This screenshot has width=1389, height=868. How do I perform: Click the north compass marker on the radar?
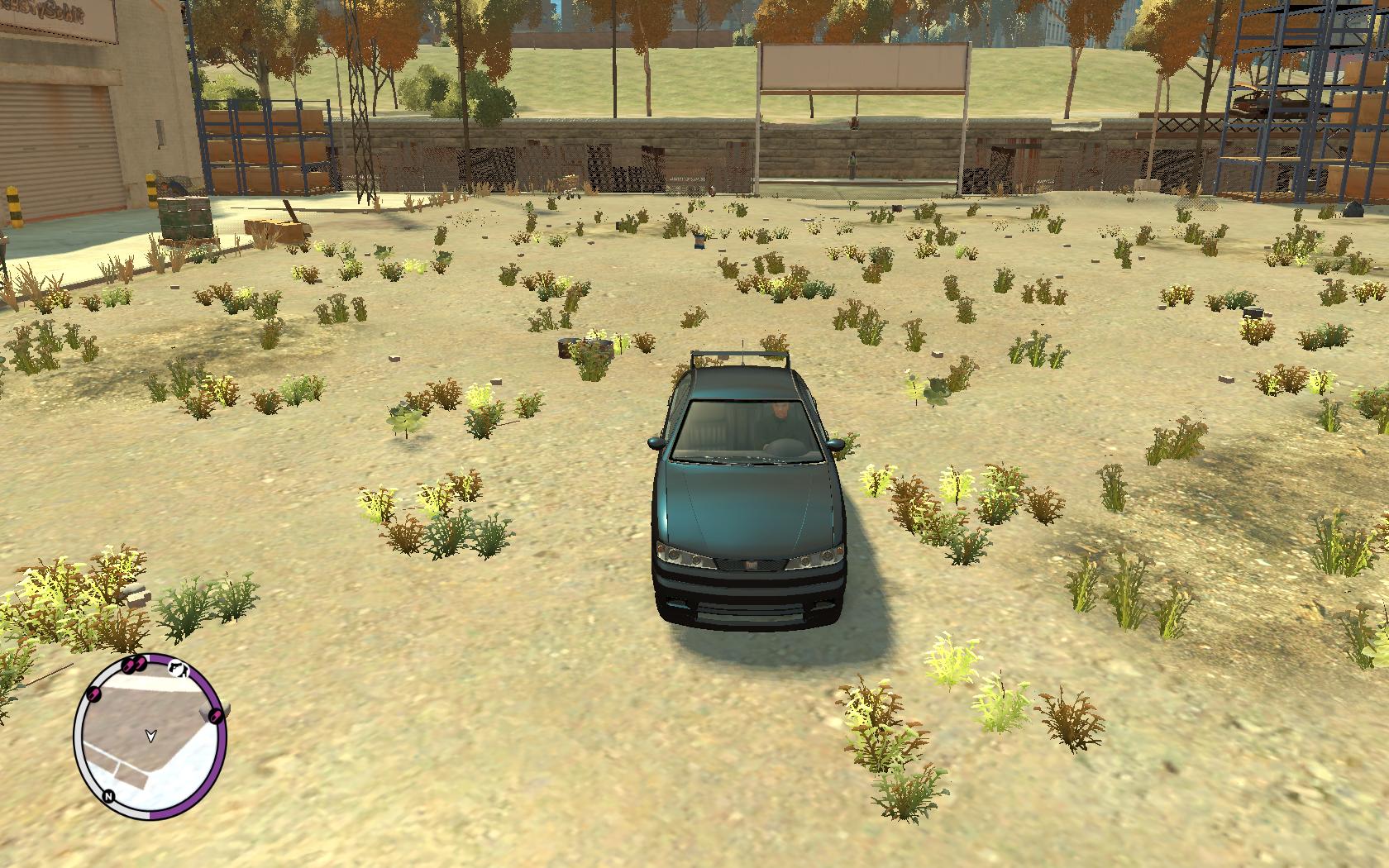pos(107,796)
